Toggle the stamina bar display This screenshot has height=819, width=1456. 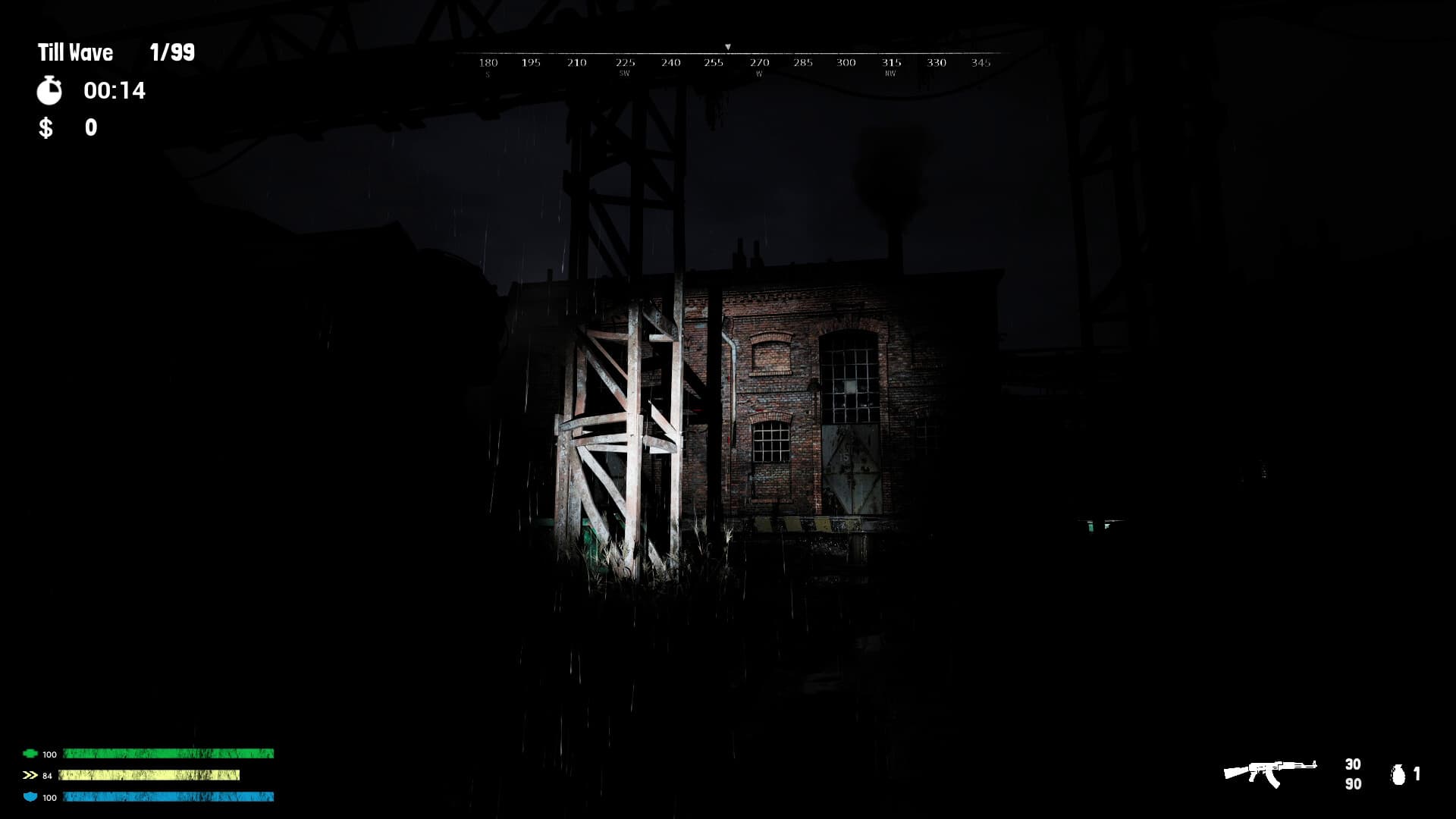[x=150, y=776]
